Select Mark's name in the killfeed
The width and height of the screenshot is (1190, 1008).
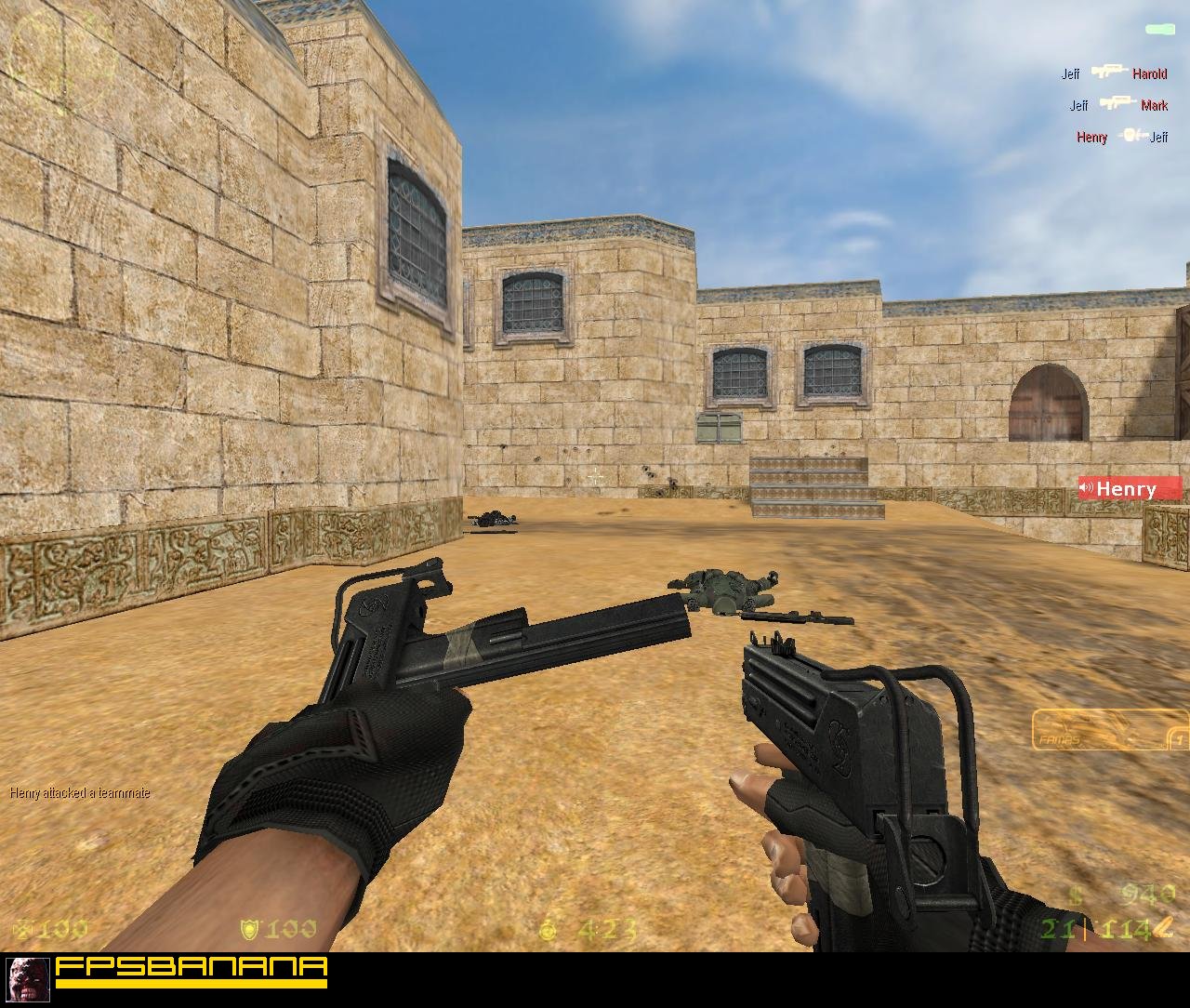1155,105
